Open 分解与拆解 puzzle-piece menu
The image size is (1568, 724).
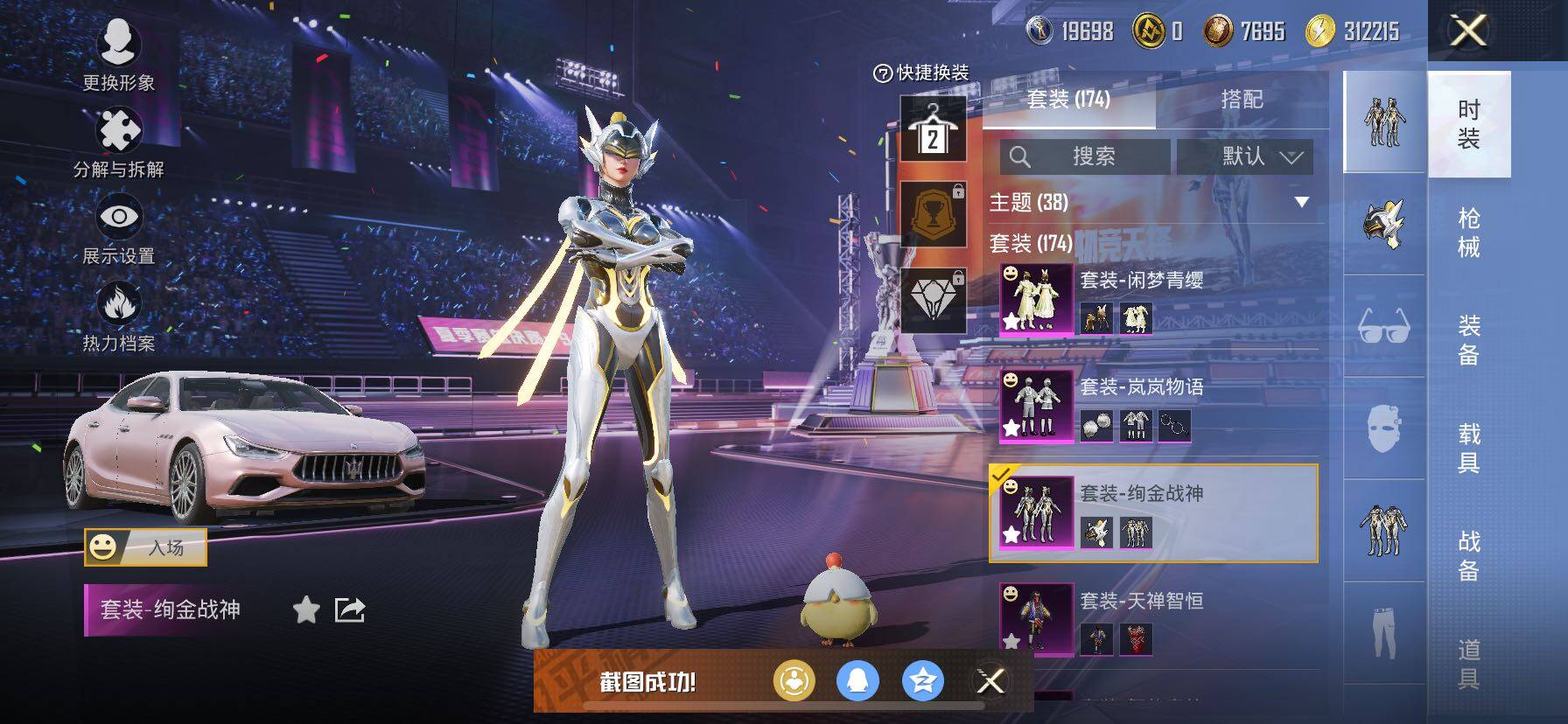[118, 142]
